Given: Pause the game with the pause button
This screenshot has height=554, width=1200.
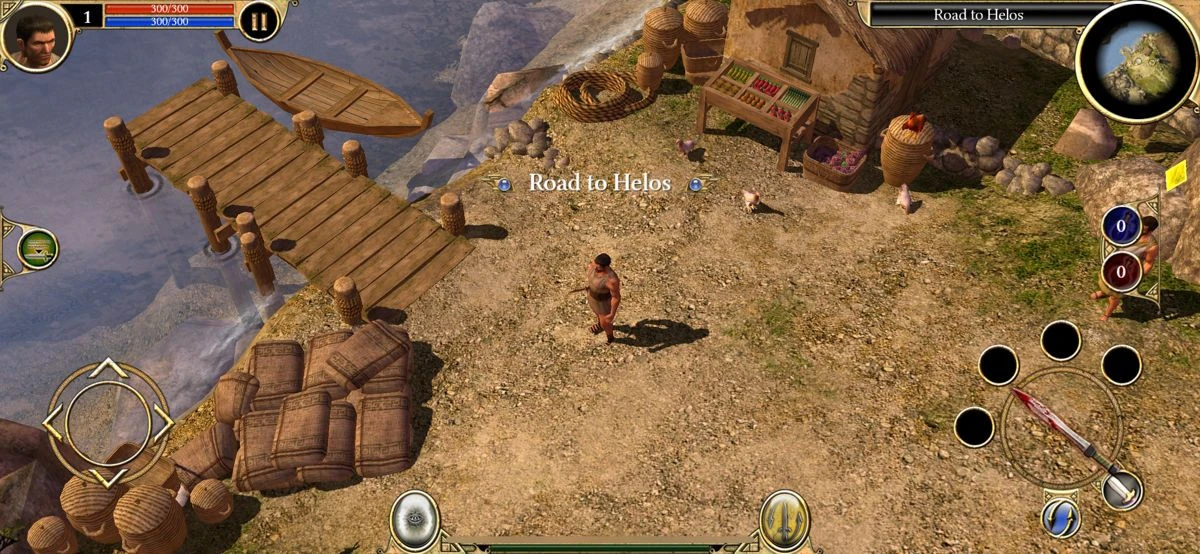Looking at the screenshot, I should pyautogui.click(x=258, y=22).
